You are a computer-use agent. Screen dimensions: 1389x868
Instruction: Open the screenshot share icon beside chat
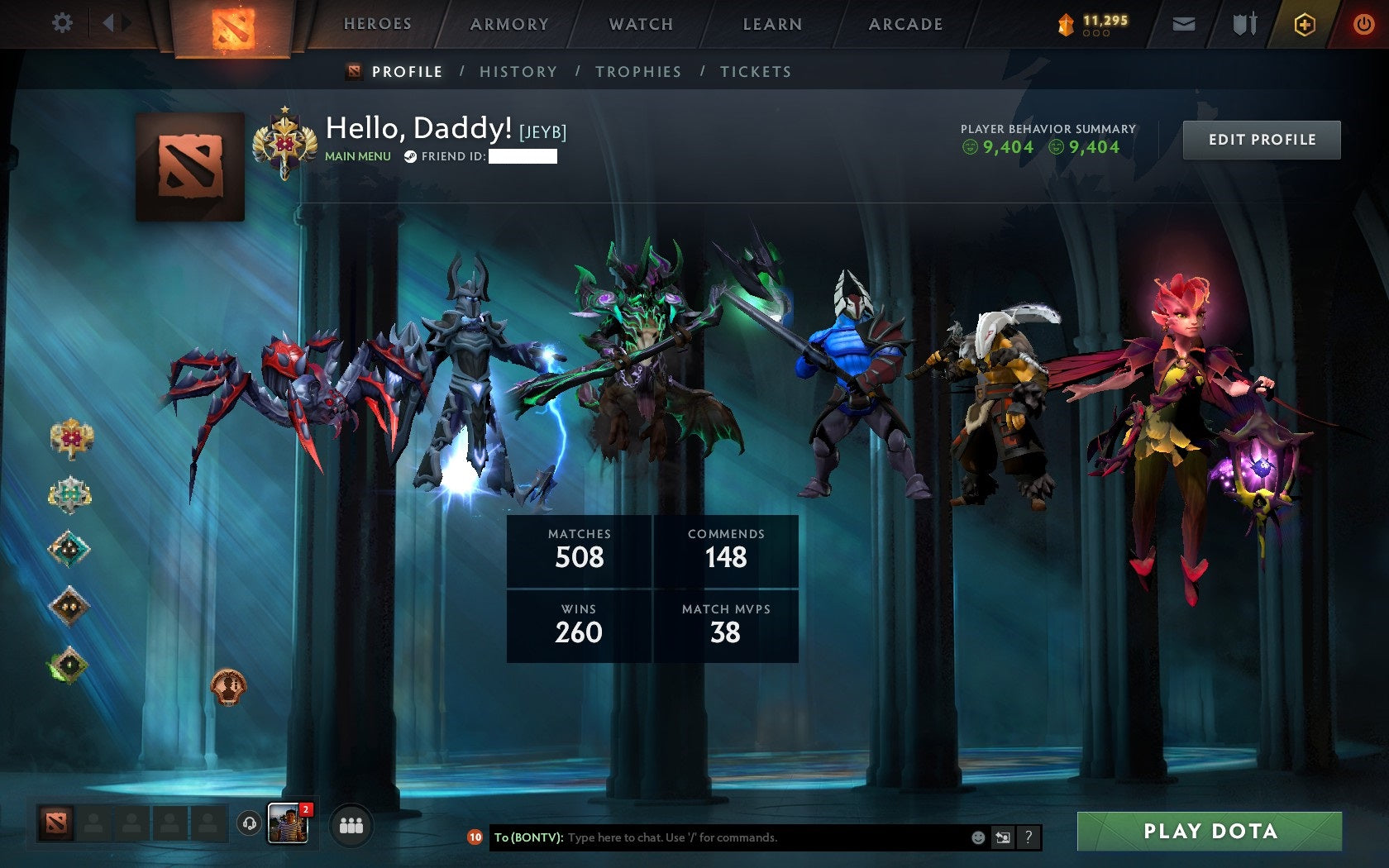coord(1003,837)
